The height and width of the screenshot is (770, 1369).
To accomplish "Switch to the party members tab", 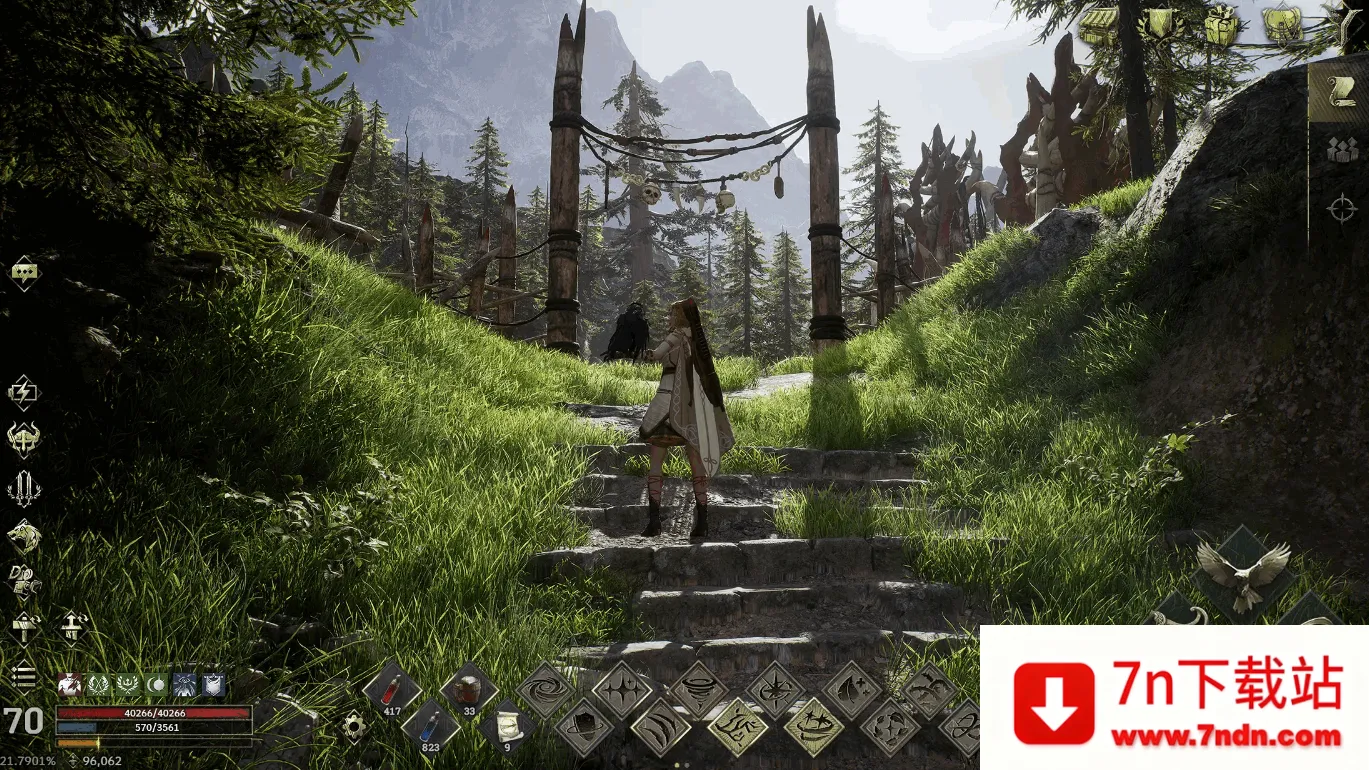I will click(x=1341, y=150).
